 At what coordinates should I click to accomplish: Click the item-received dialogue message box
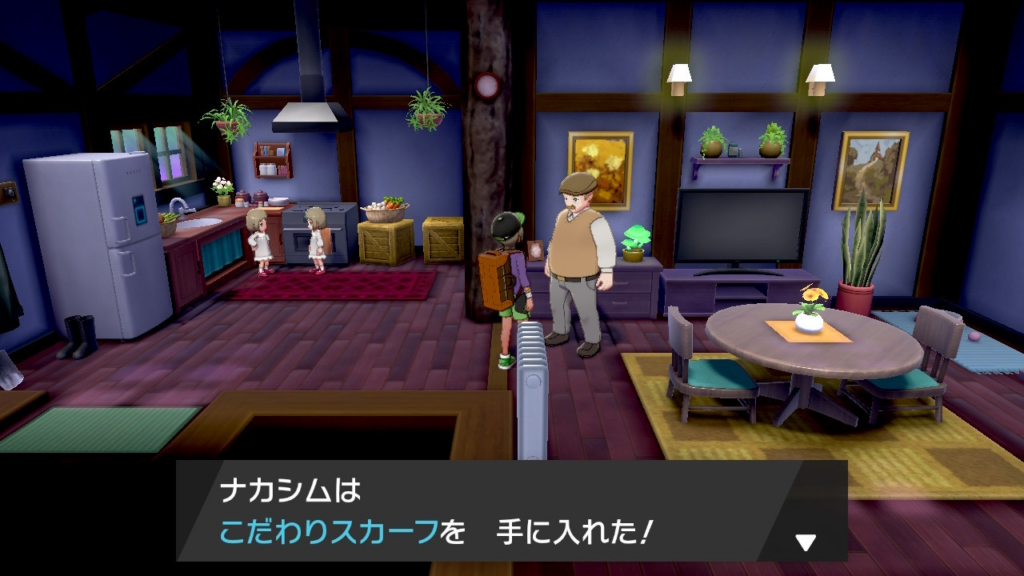click(510, 511)
